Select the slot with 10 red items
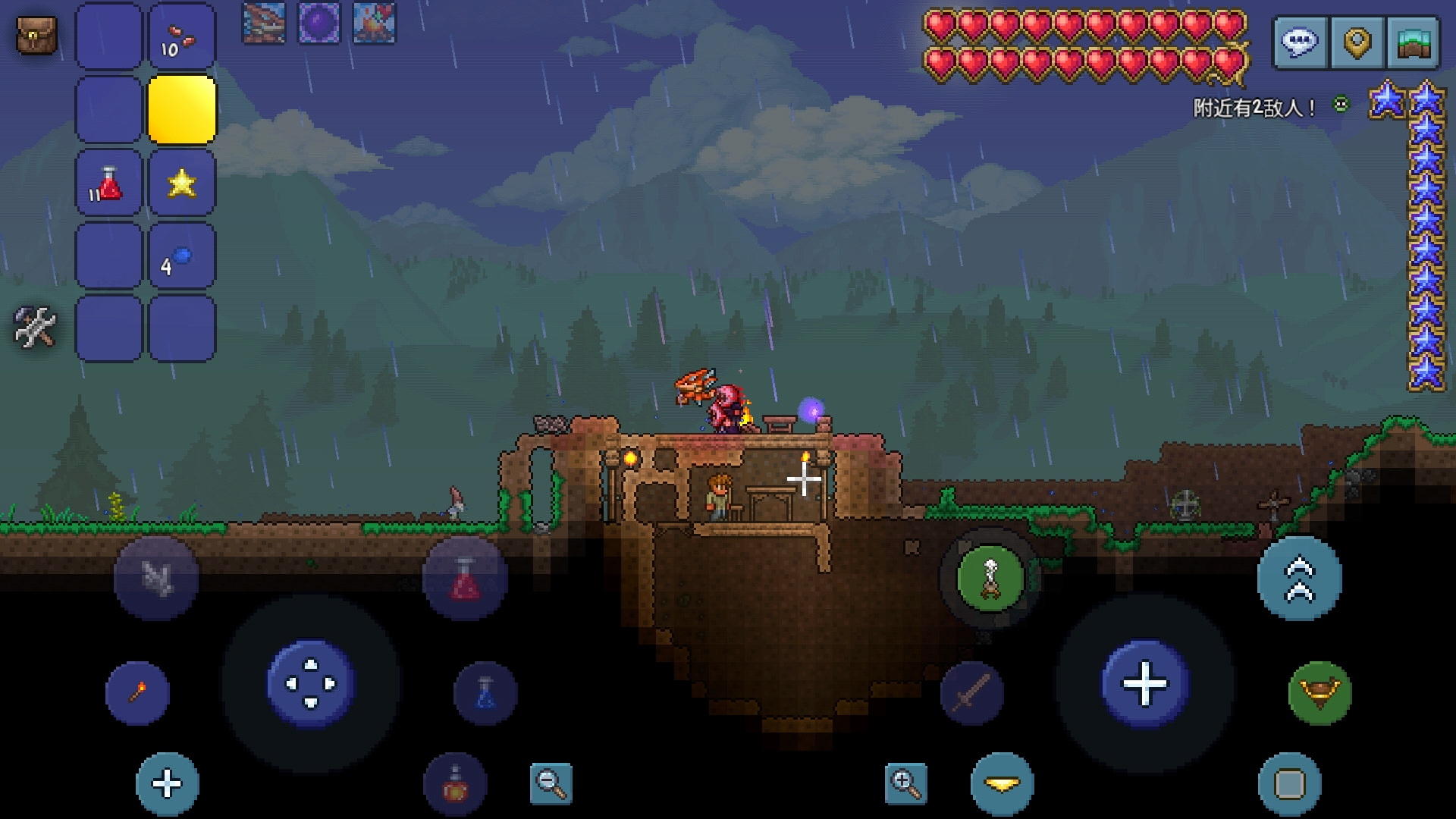Screen dimensions: 1456x819 coord(182,36)
